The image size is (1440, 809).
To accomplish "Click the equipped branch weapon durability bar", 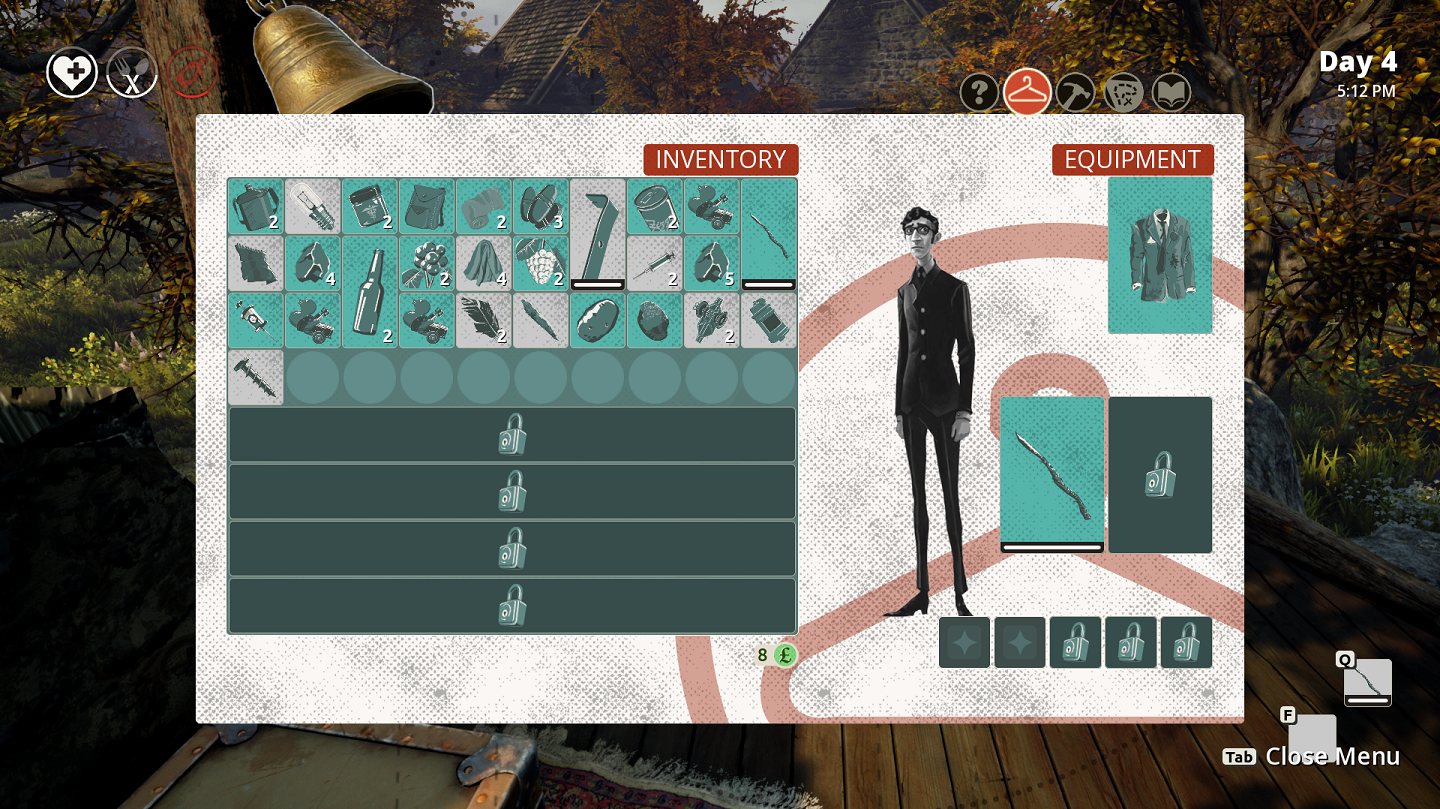I will [x=1051, y=547].
